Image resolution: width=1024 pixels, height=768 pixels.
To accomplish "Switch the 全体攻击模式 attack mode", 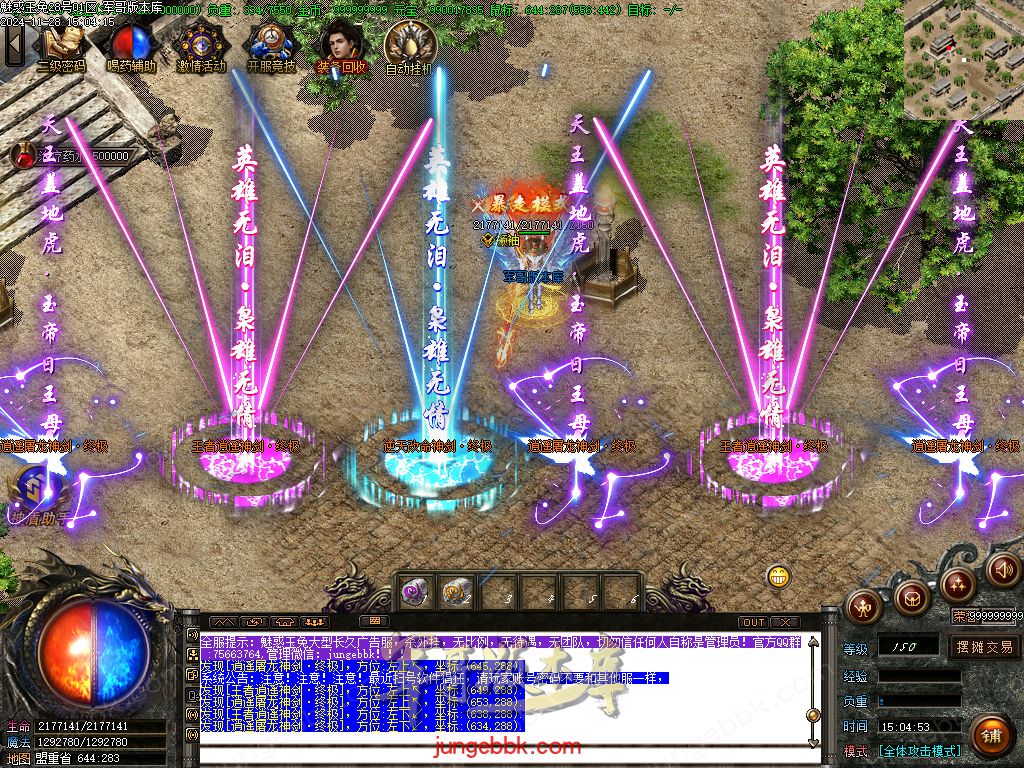I will coord(919,751).
